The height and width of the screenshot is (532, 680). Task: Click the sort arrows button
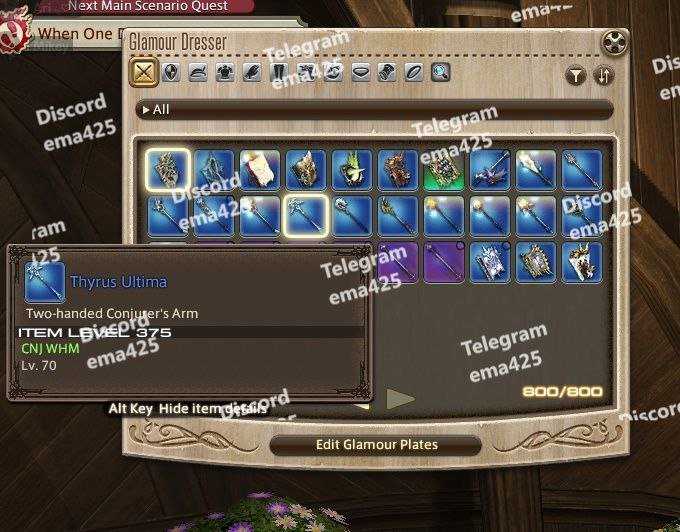(603, 75)
